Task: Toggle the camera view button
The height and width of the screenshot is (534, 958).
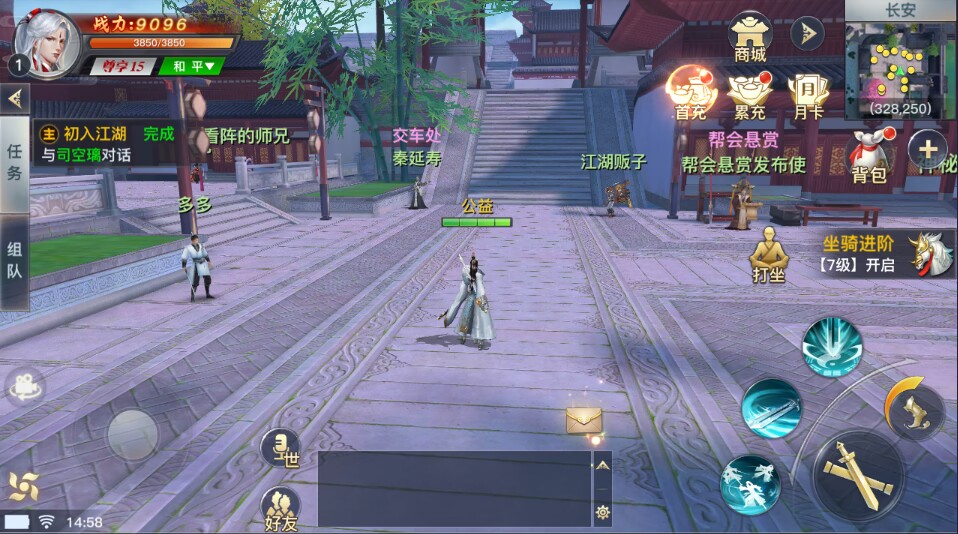Action: [24, 387]
